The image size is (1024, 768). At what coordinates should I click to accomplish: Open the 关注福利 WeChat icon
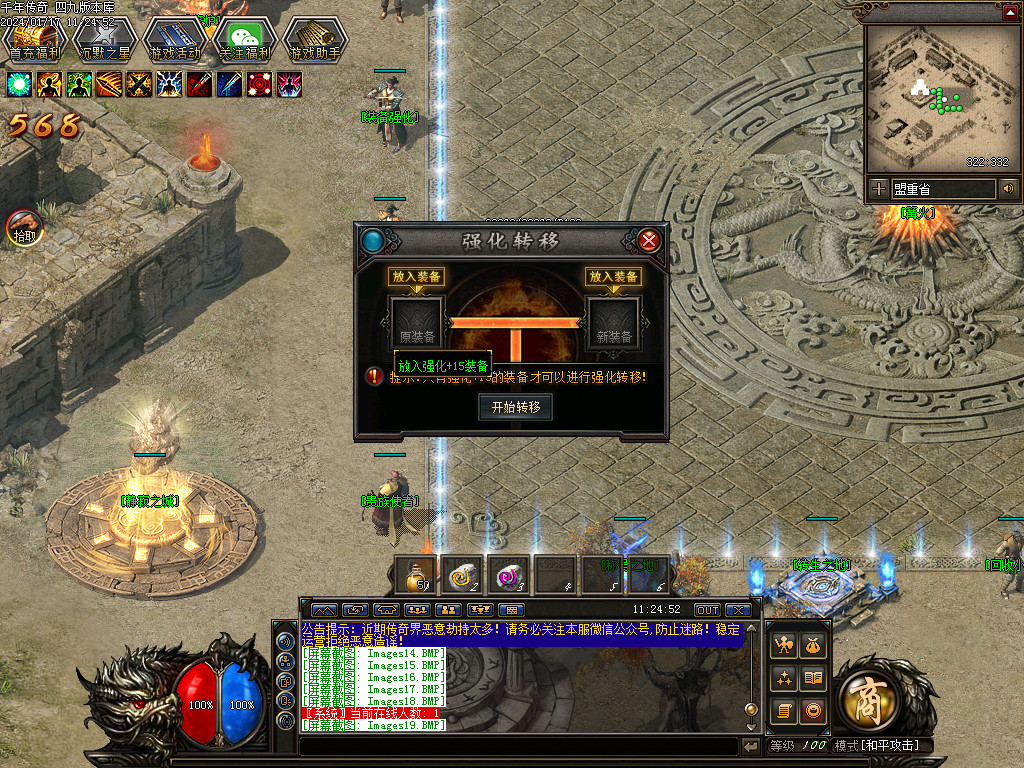(x=246, y=40)
